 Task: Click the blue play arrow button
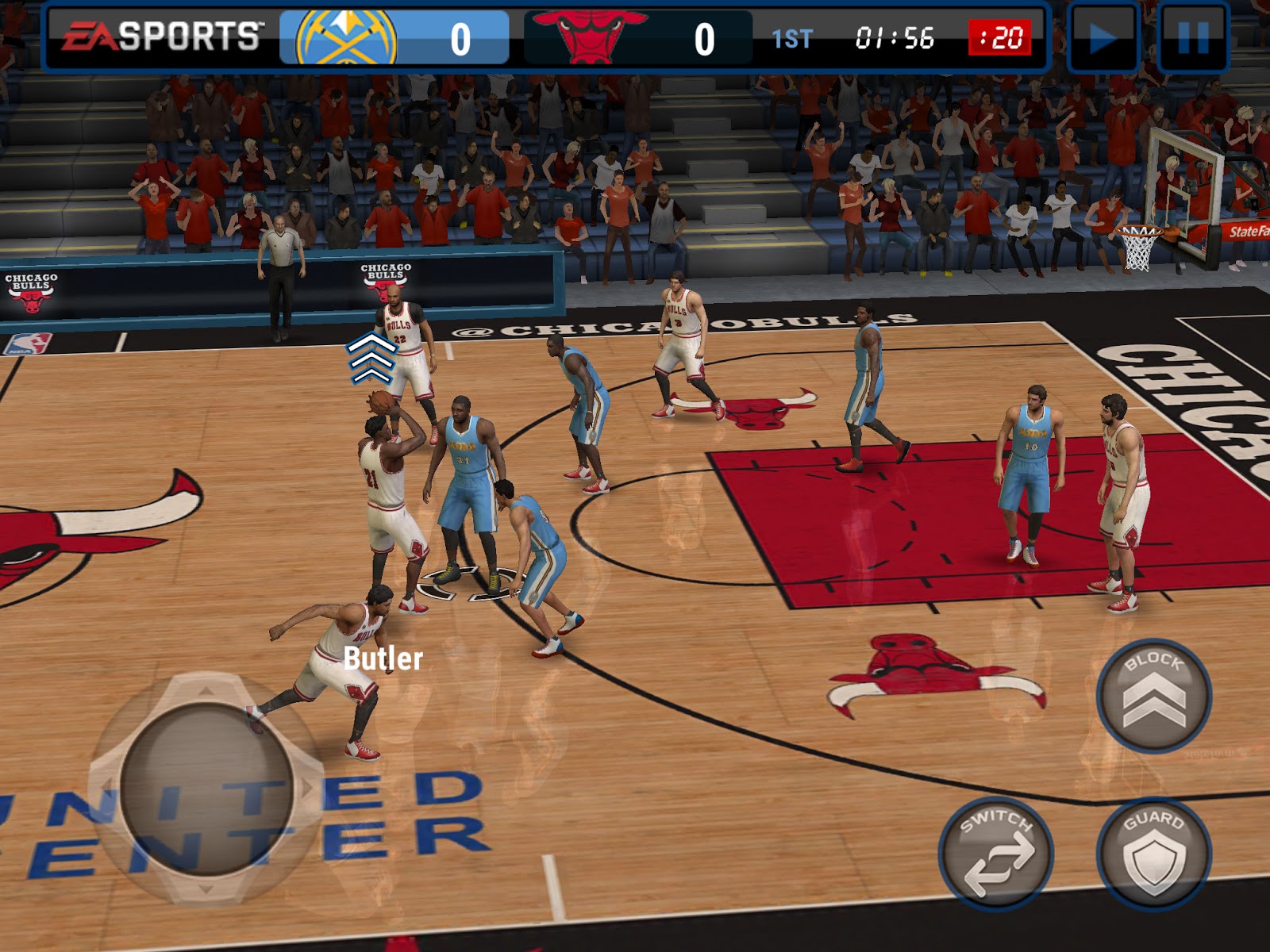1103,38
